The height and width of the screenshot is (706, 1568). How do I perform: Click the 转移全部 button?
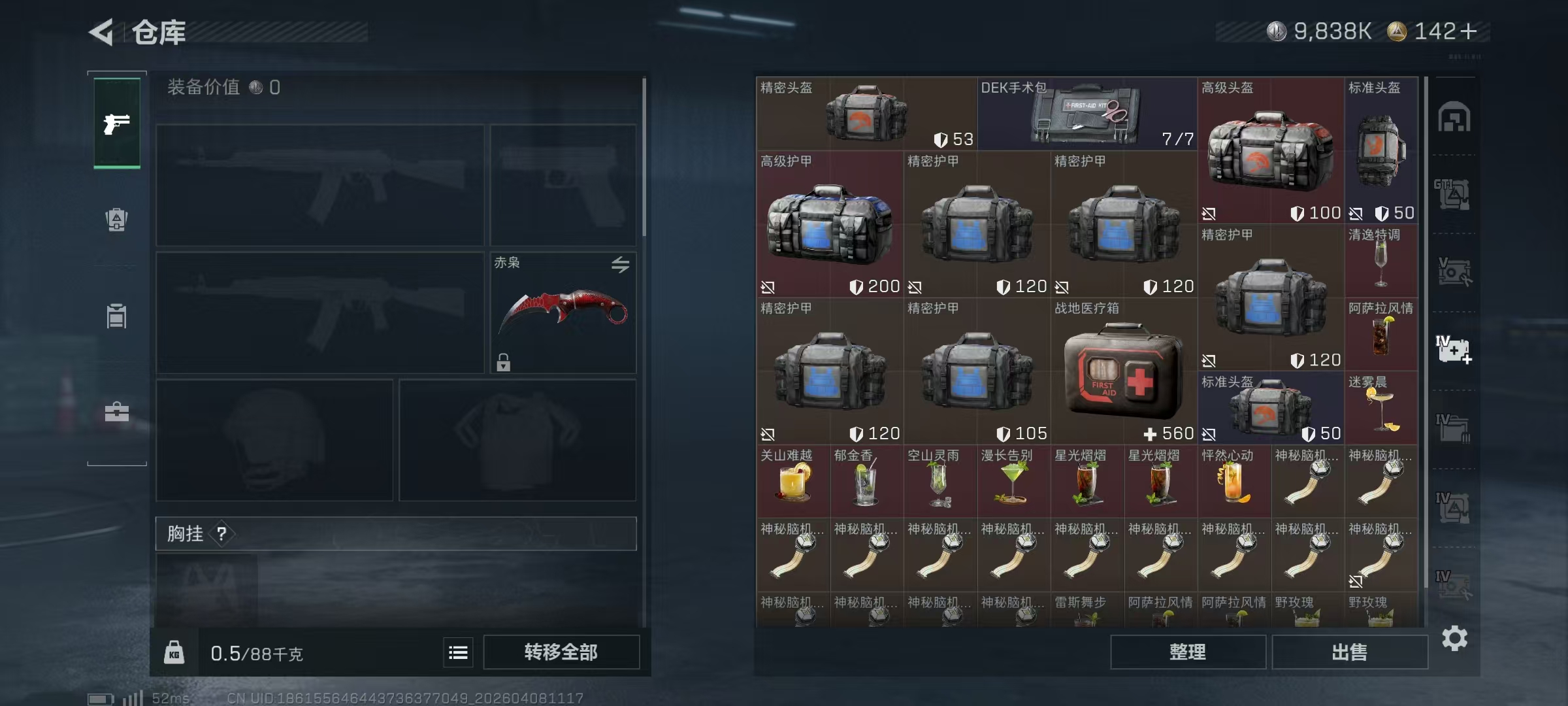(561, 652)
